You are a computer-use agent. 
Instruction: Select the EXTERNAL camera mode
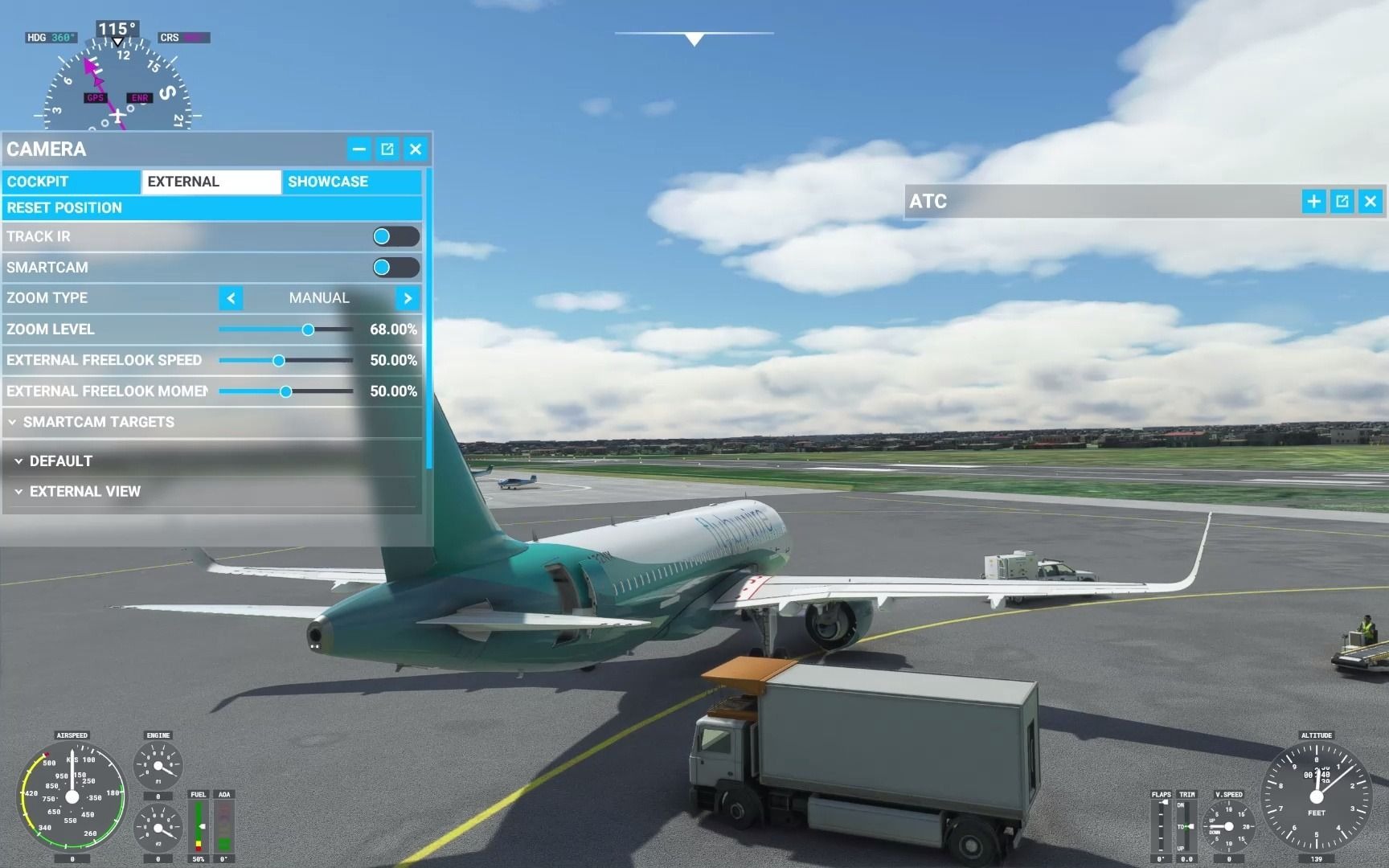point(211,182)
